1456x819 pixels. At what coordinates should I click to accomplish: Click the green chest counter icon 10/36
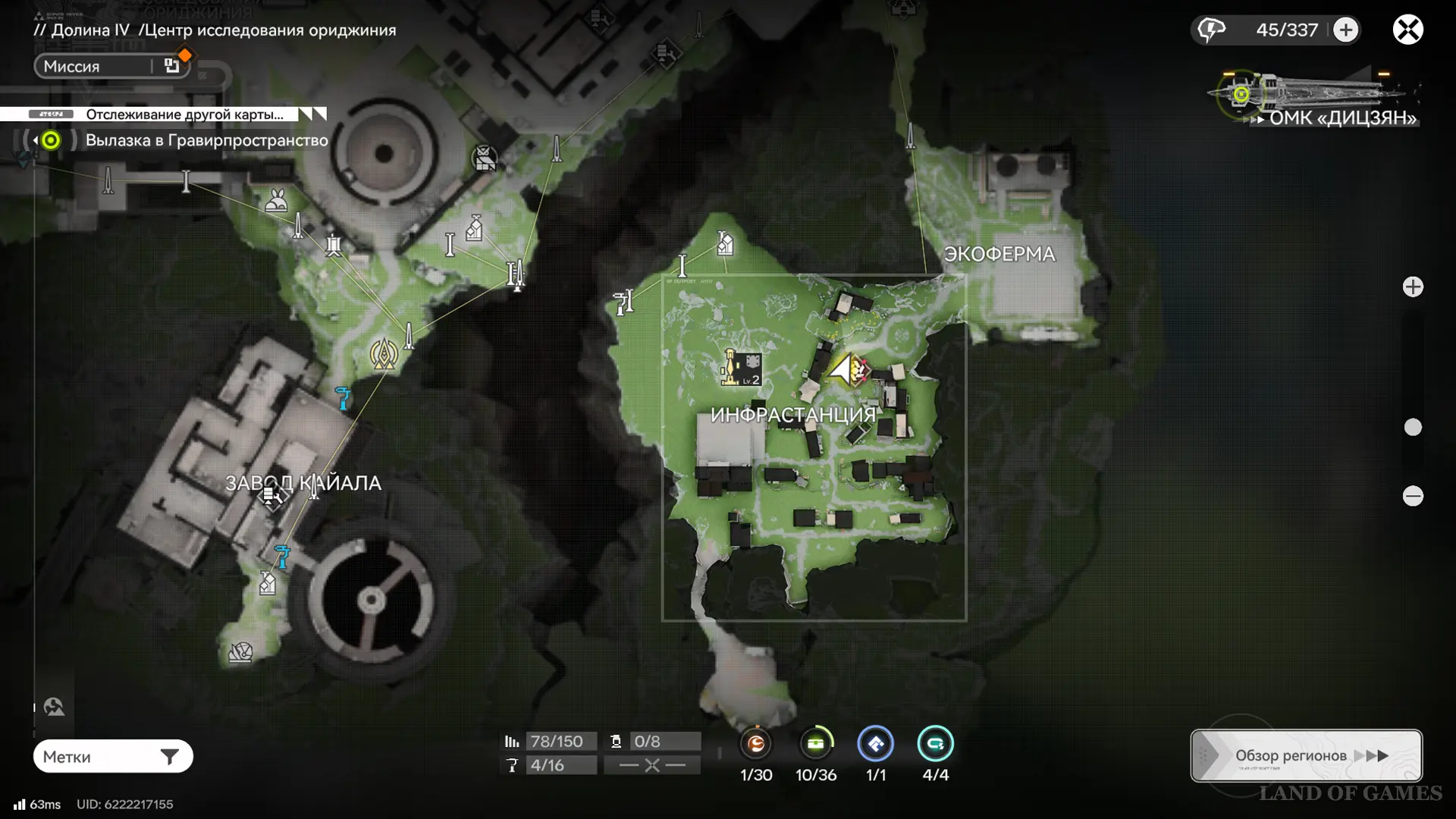tap(816, 744)
